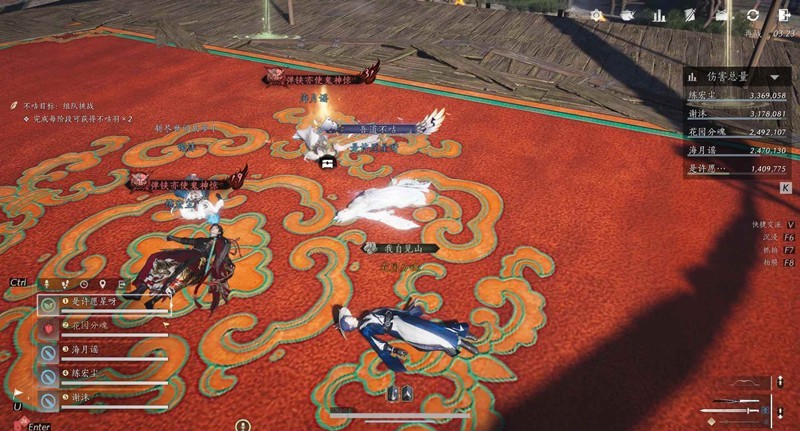Select 谢沐 row in damage list
Screen dimensions: 800x431
pos(737,114)
